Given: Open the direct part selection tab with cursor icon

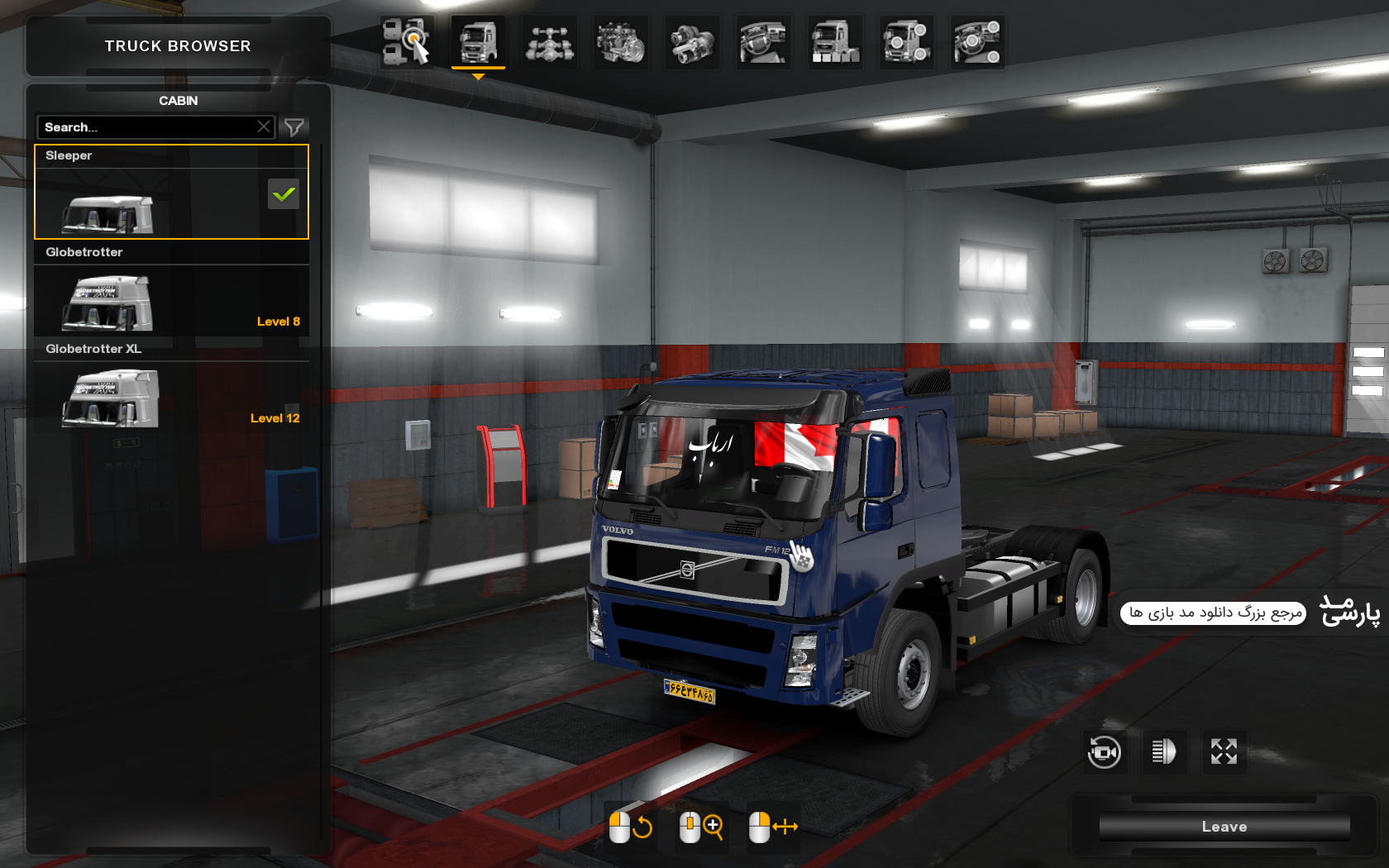Looking at the screenshot, I should [x=407, y=41].
